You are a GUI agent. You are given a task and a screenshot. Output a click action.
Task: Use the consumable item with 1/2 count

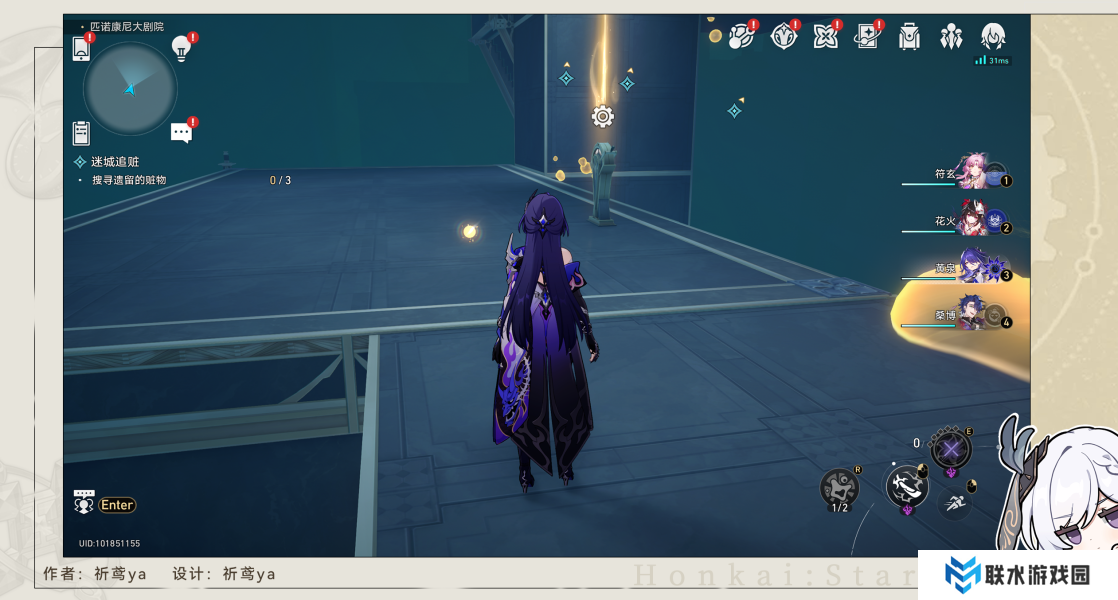pyautogui.click(x=840, y=488)
